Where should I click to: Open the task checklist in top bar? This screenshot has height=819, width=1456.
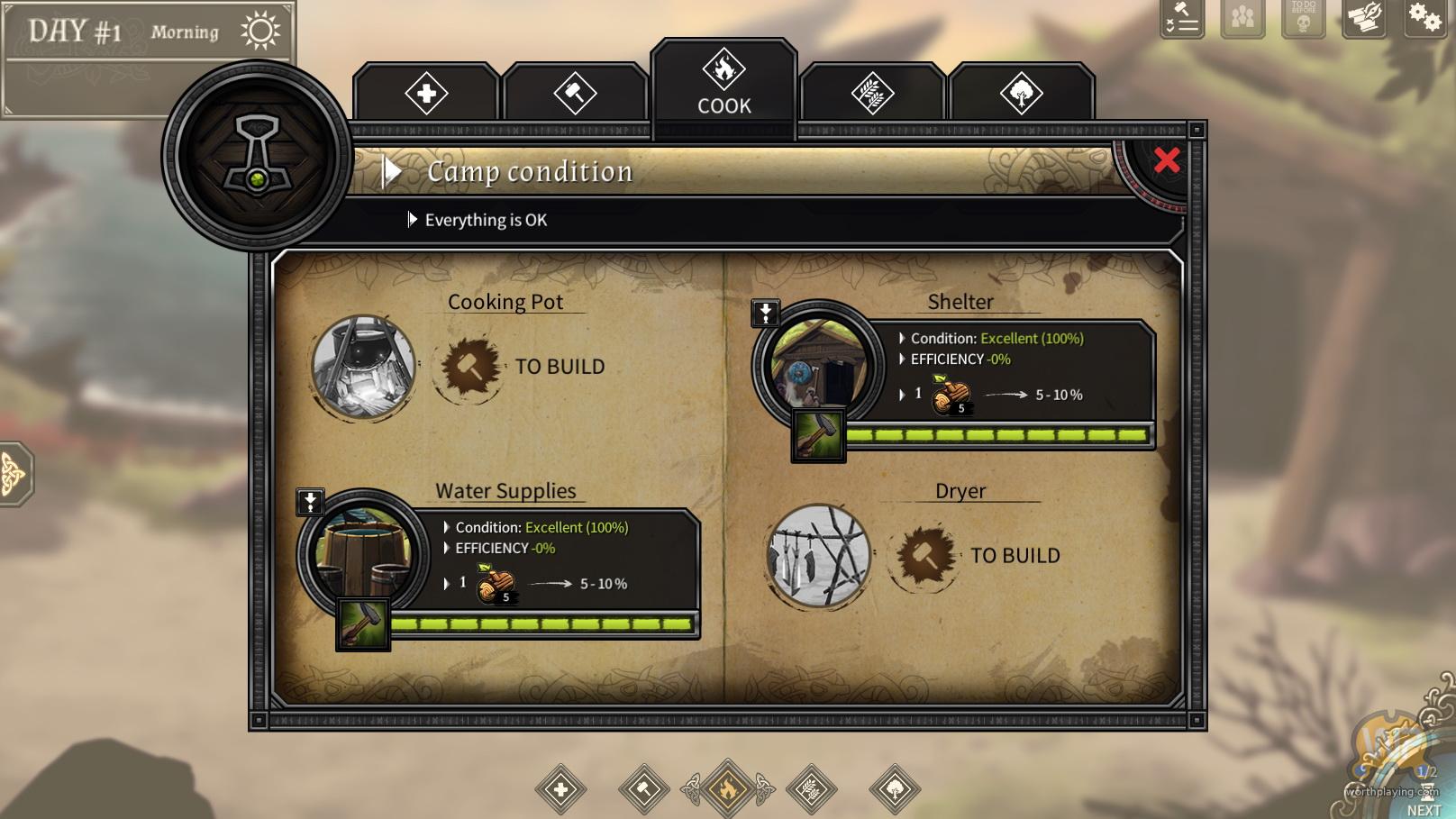pyautogui.click(x=1182, y=18)
